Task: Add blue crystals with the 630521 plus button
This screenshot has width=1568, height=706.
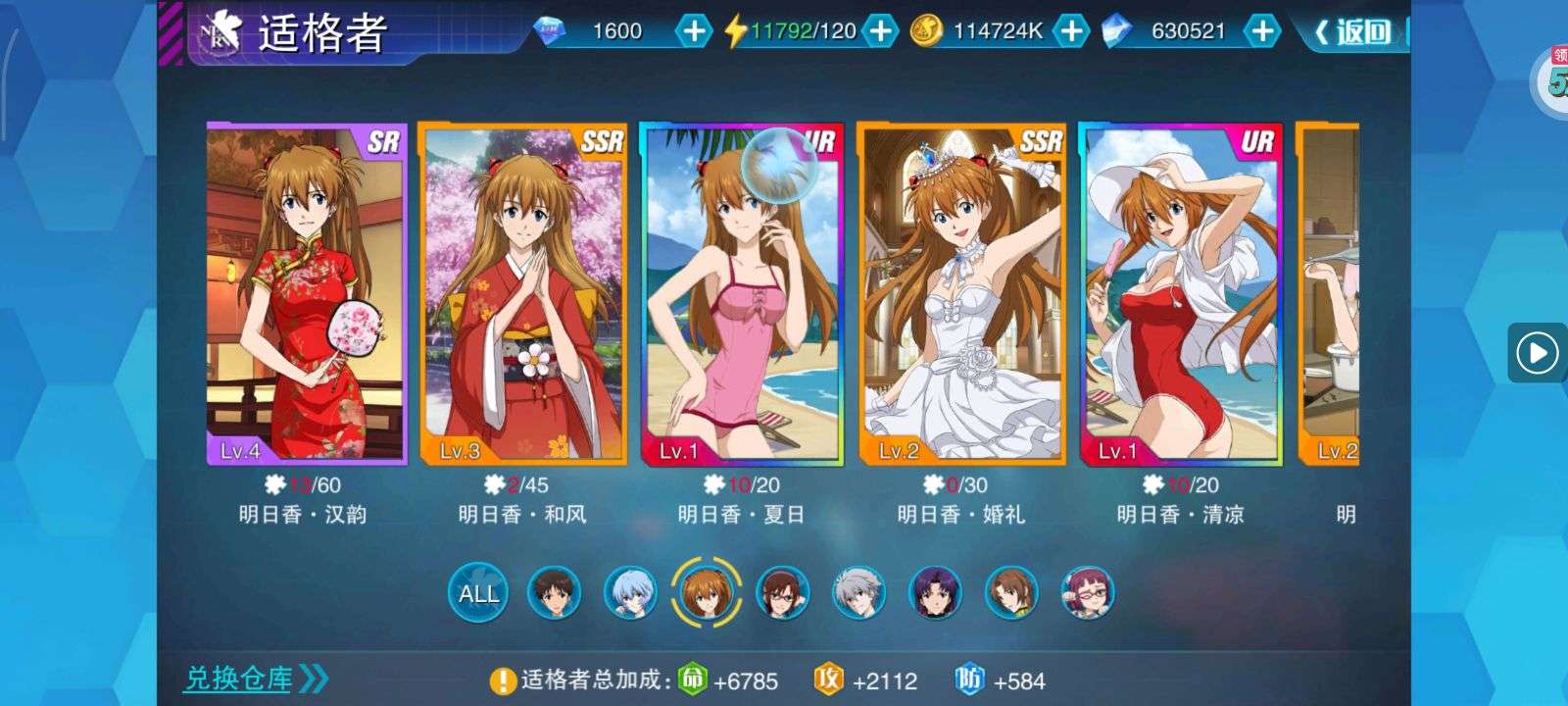Action: pyautogui.click(x=1262, y=31)
